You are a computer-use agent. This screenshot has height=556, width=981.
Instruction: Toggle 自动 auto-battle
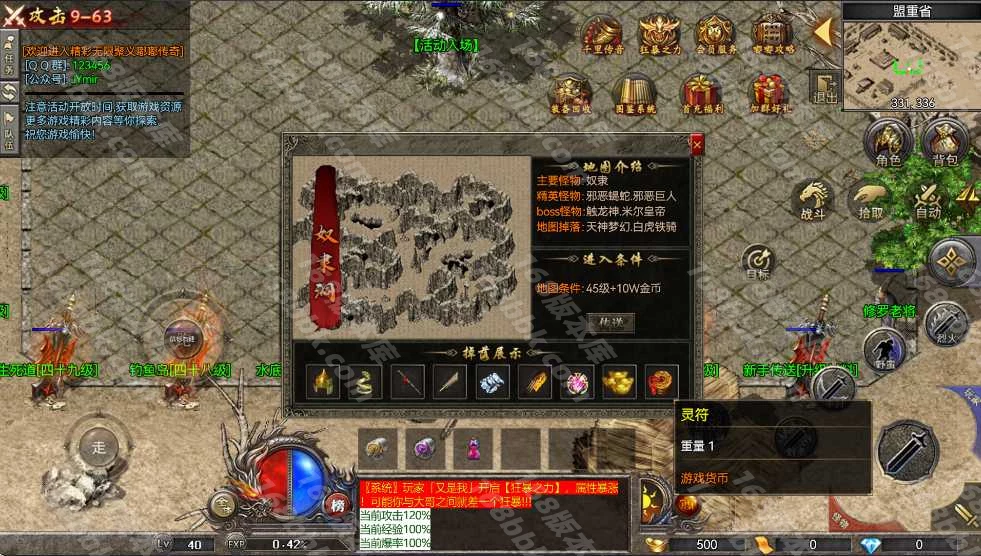point(927,198)
